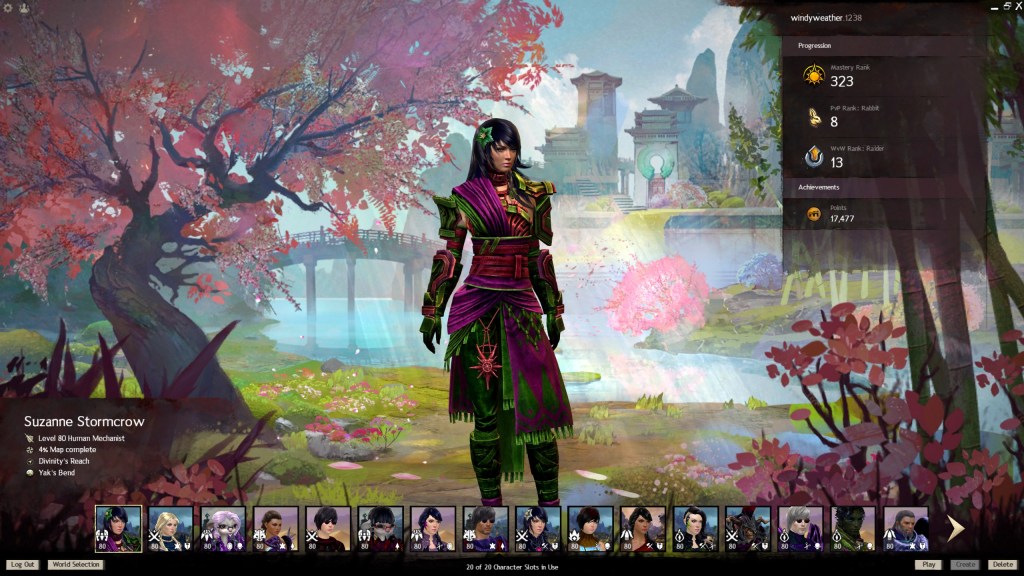This screenshot has height=576, width=1024.
Task: Choose the white-haired character wearing sunglasses
Action: pyautogui.click(x=800, y=529)
